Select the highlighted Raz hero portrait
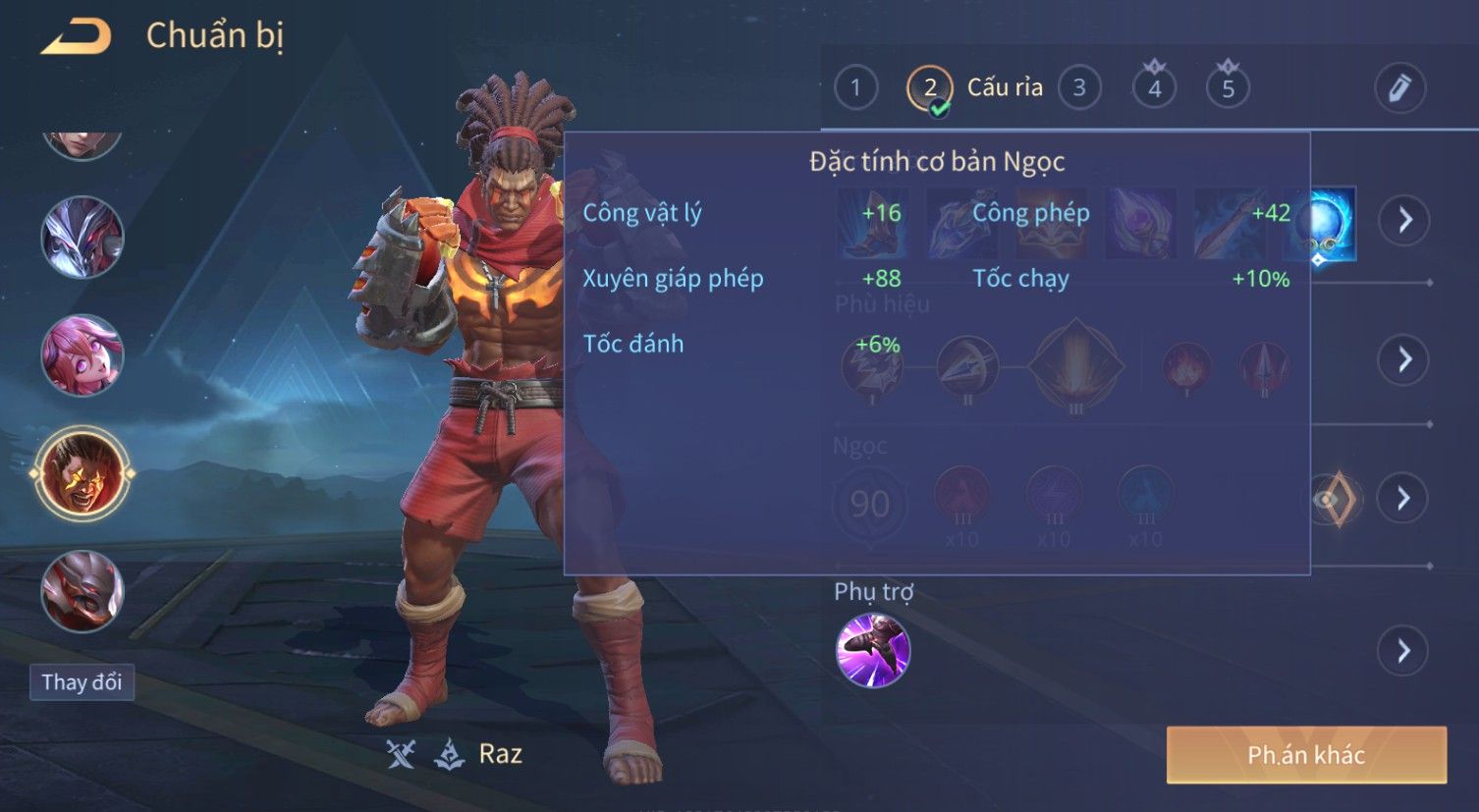Image resolution: width=1479 pixels, height=812 pixels. [82, 474]
